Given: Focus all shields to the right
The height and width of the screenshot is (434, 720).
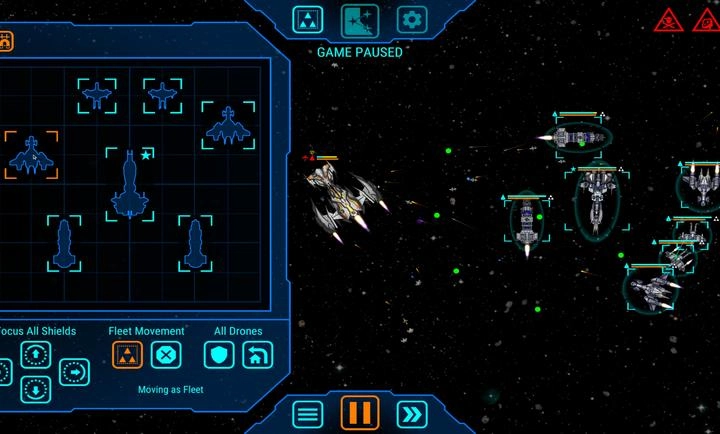Looking at the screenshot, I should coord(75,372).
